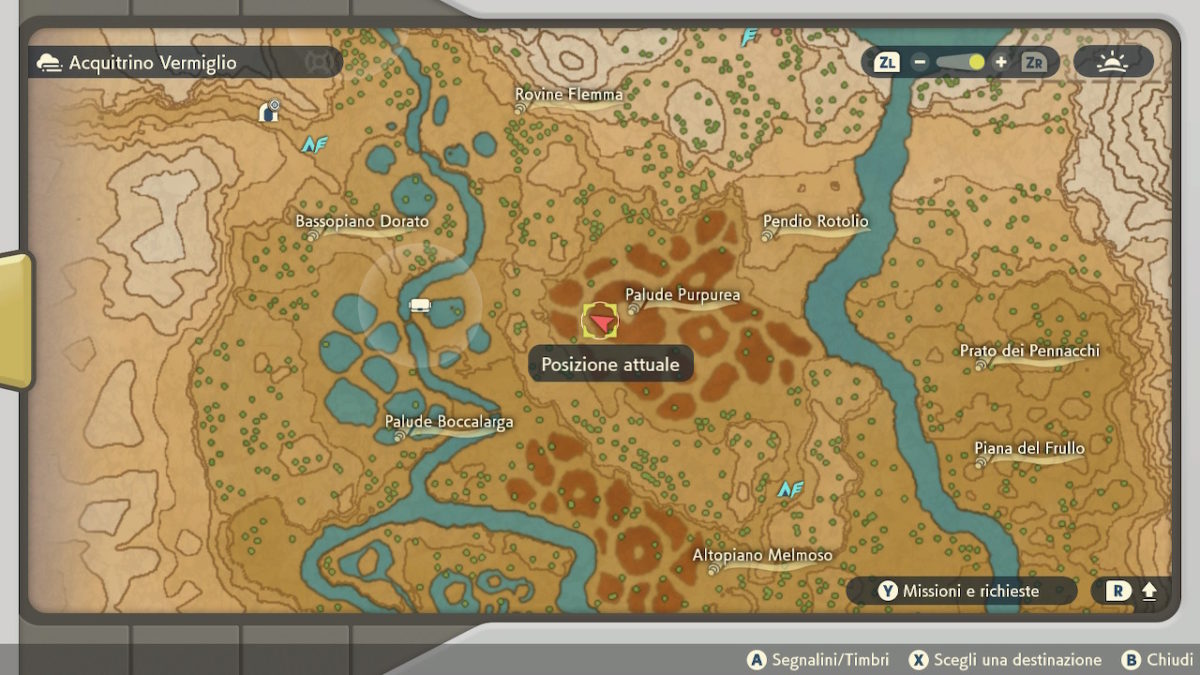Zoom in with the plus button
The height and width of the screenshot is (675, 1200).
[1001, 62]
